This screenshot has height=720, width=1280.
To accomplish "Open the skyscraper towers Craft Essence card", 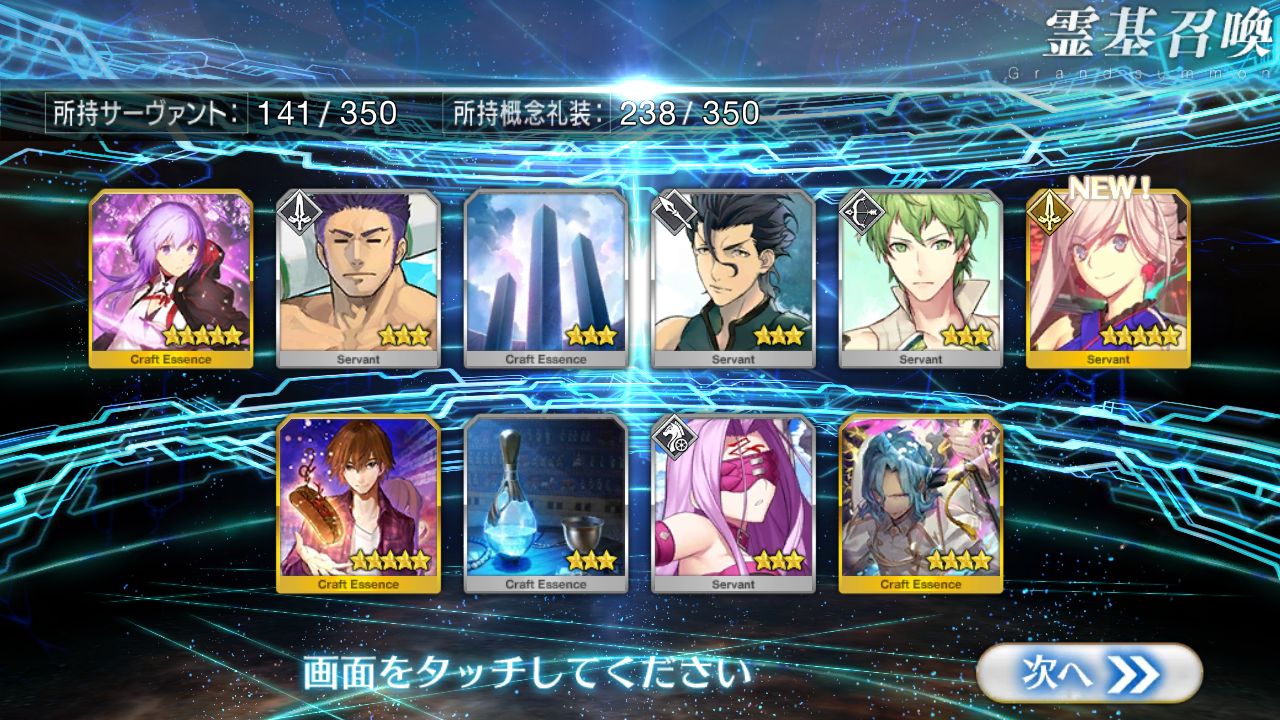I will [x=546, y=278].
